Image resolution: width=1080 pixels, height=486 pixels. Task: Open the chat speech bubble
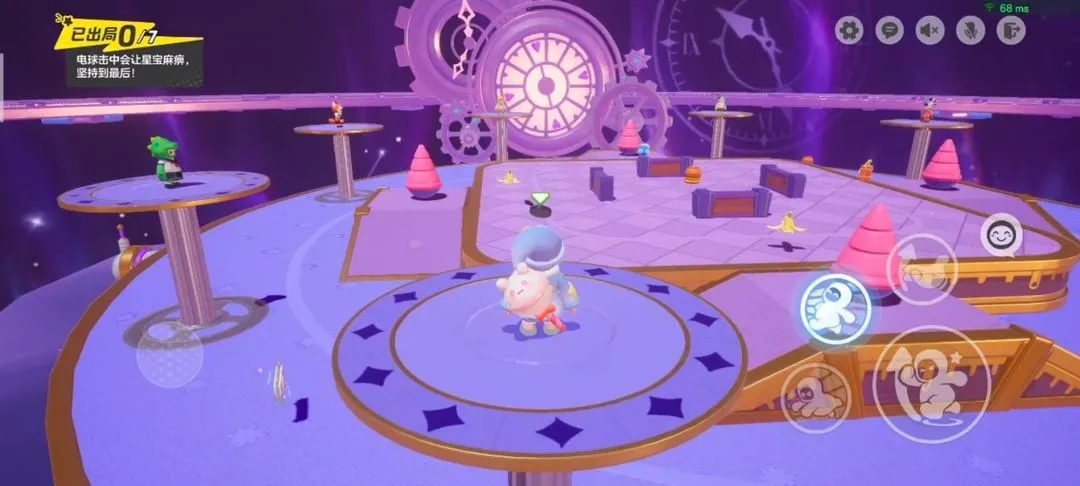pos(889,31)
